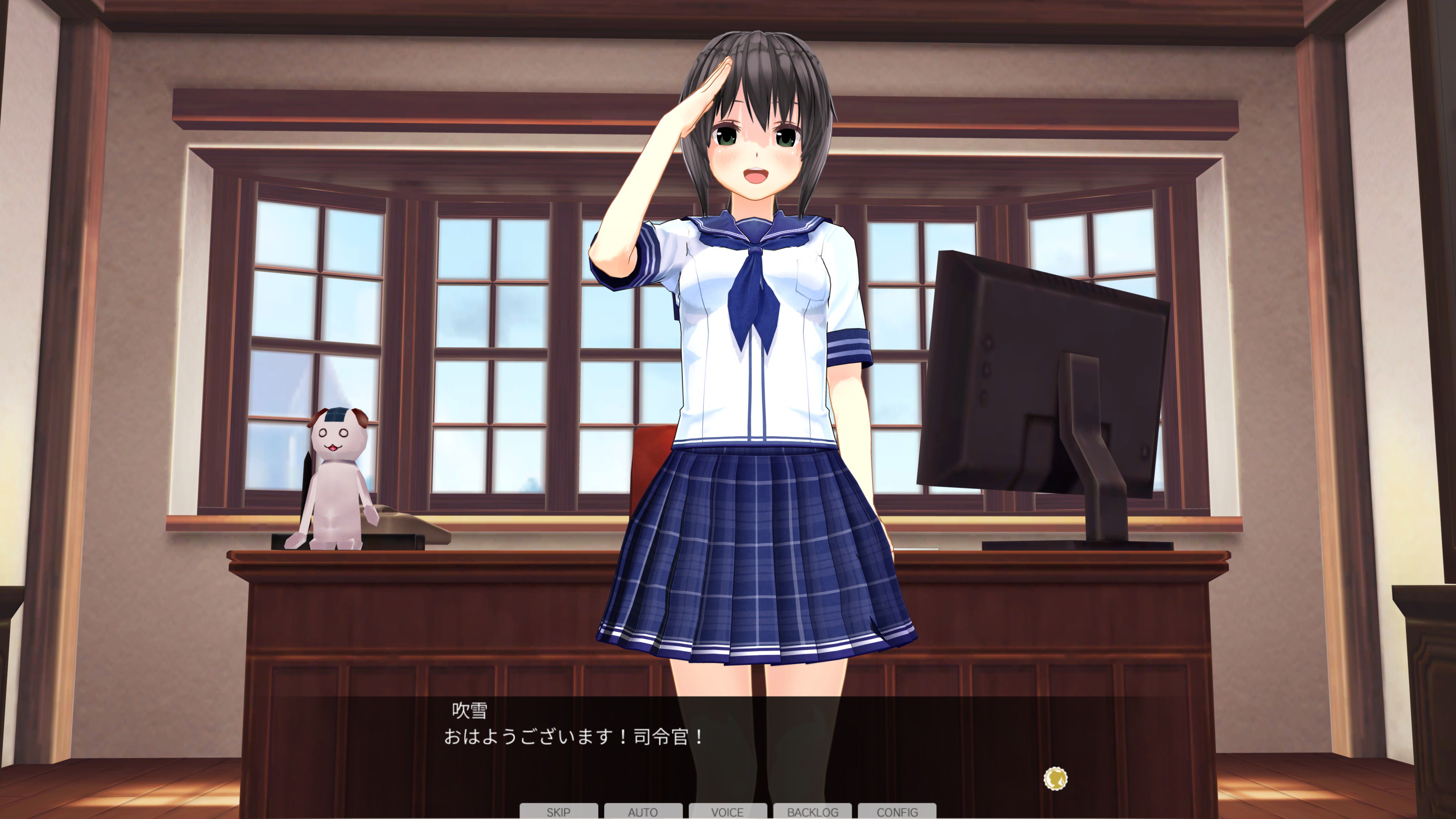The width and height of the screenshot is (1456, 819).
Task: Click the SKIP button
Action: click(x=558, y=811)
